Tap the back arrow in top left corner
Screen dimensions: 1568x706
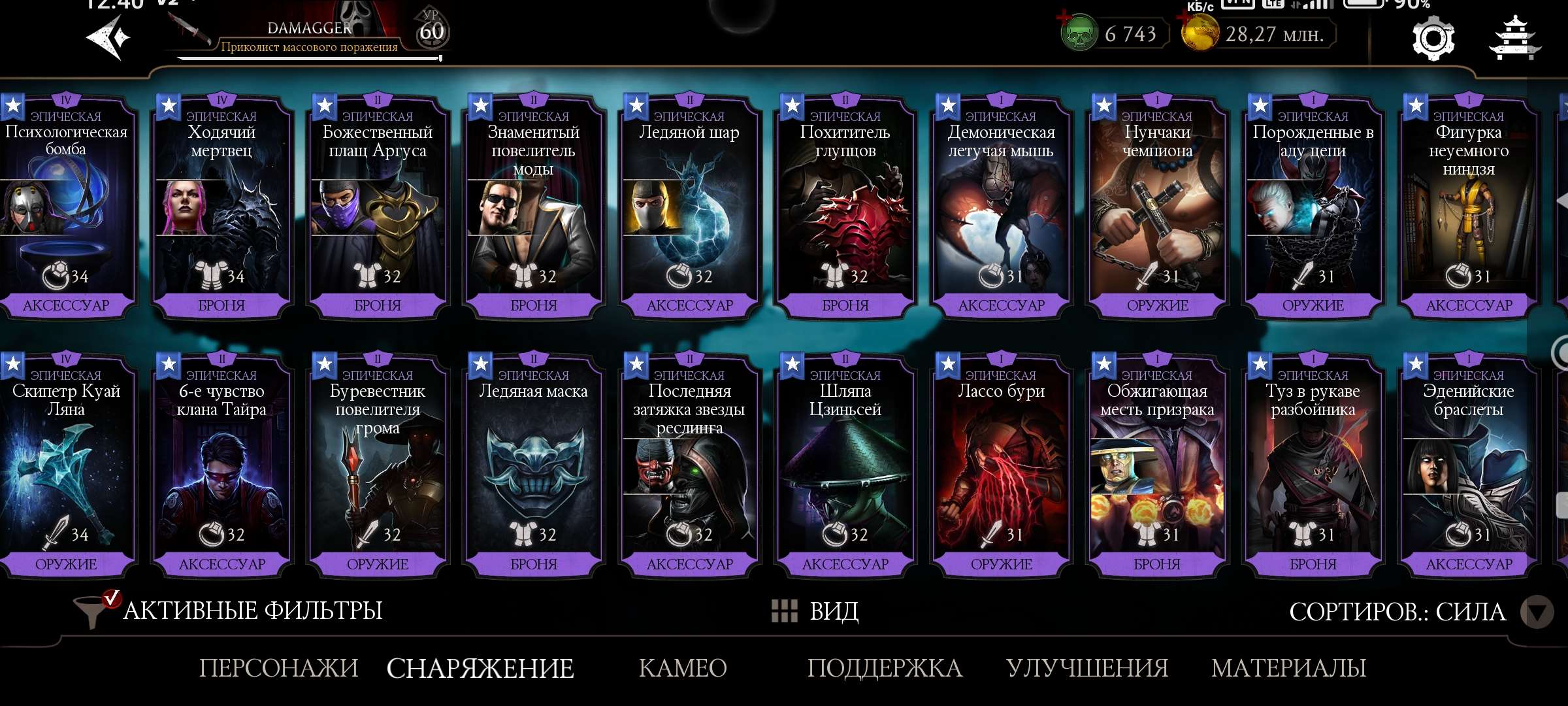(x=108, y=37)
